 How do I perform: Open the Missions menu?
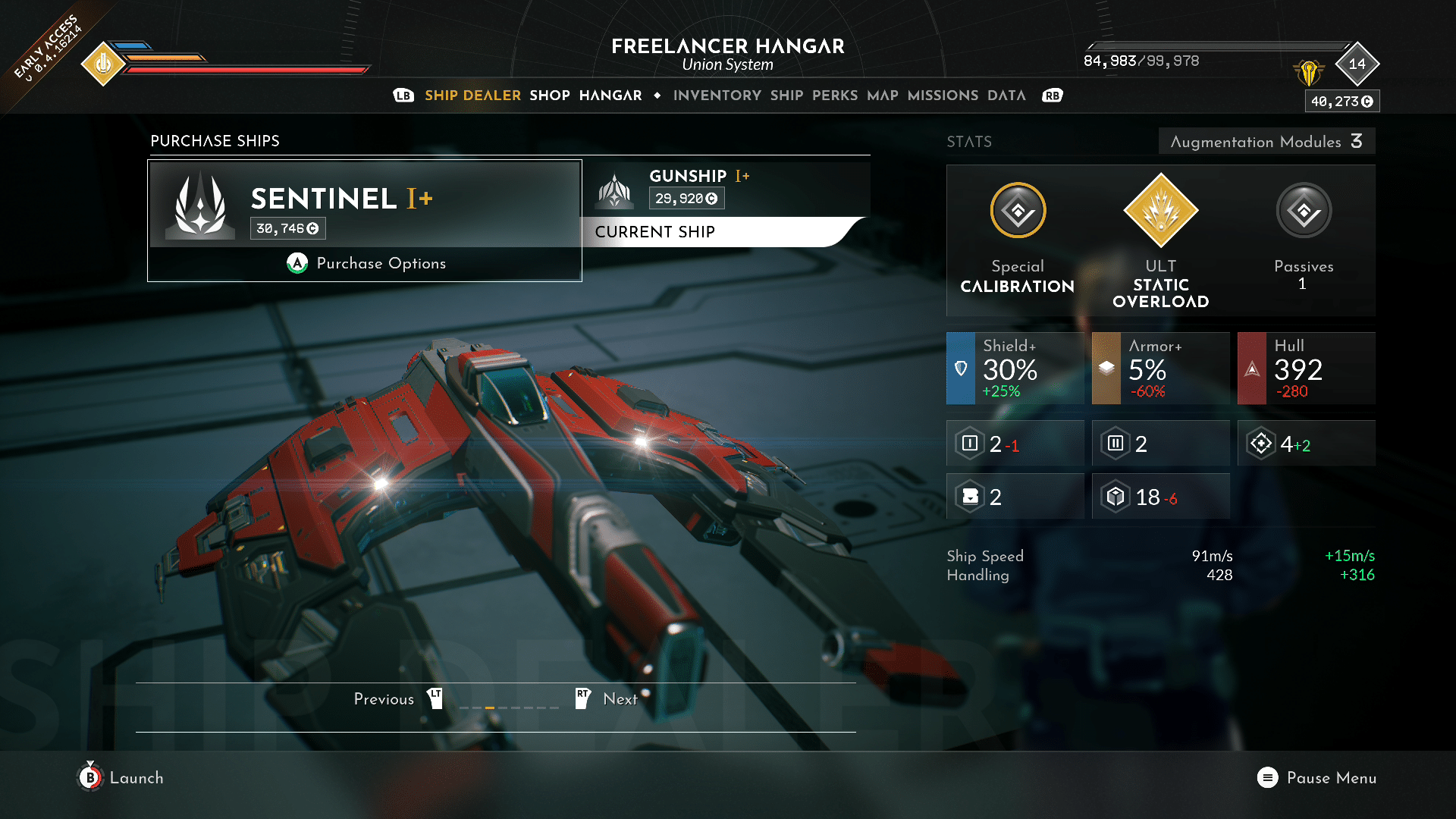tap(942, 96)
